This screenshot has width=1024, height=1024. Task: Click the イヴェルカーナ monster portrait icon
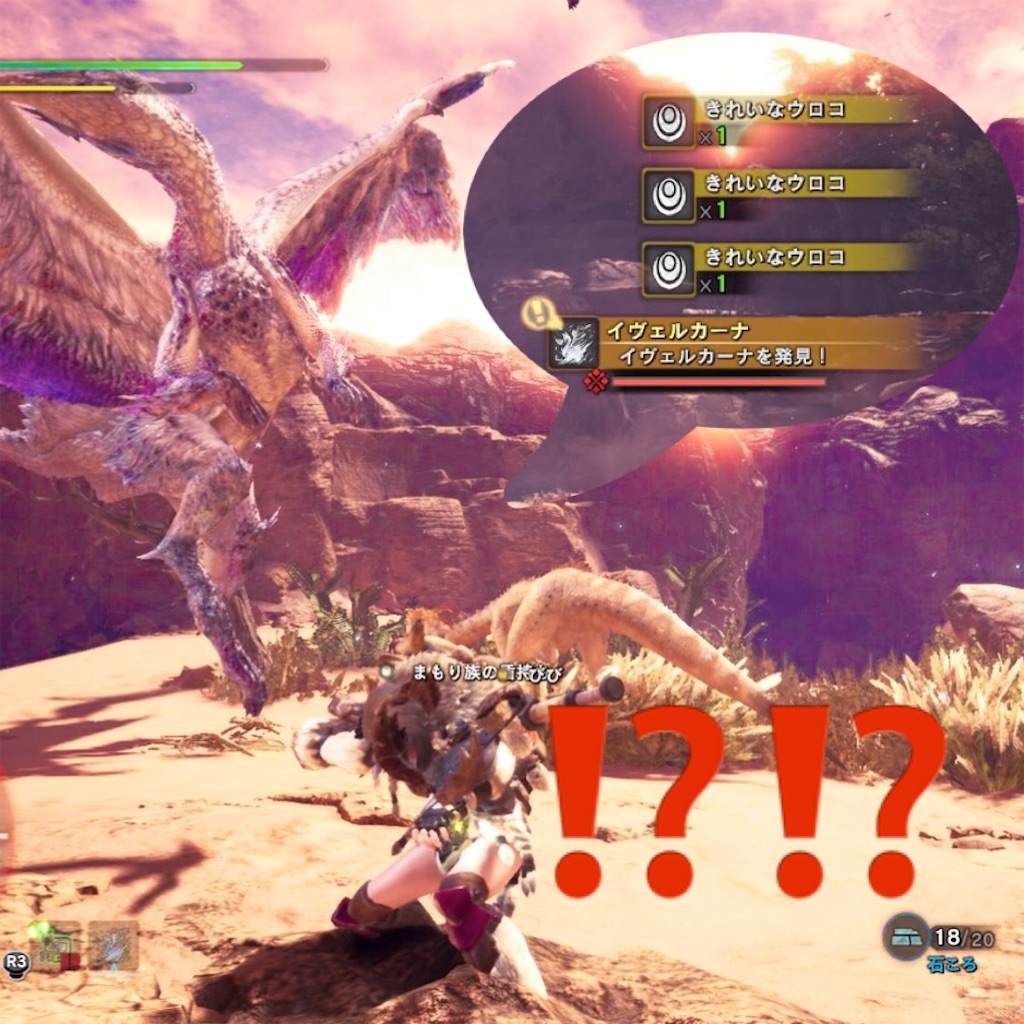(x=574, y=344)
